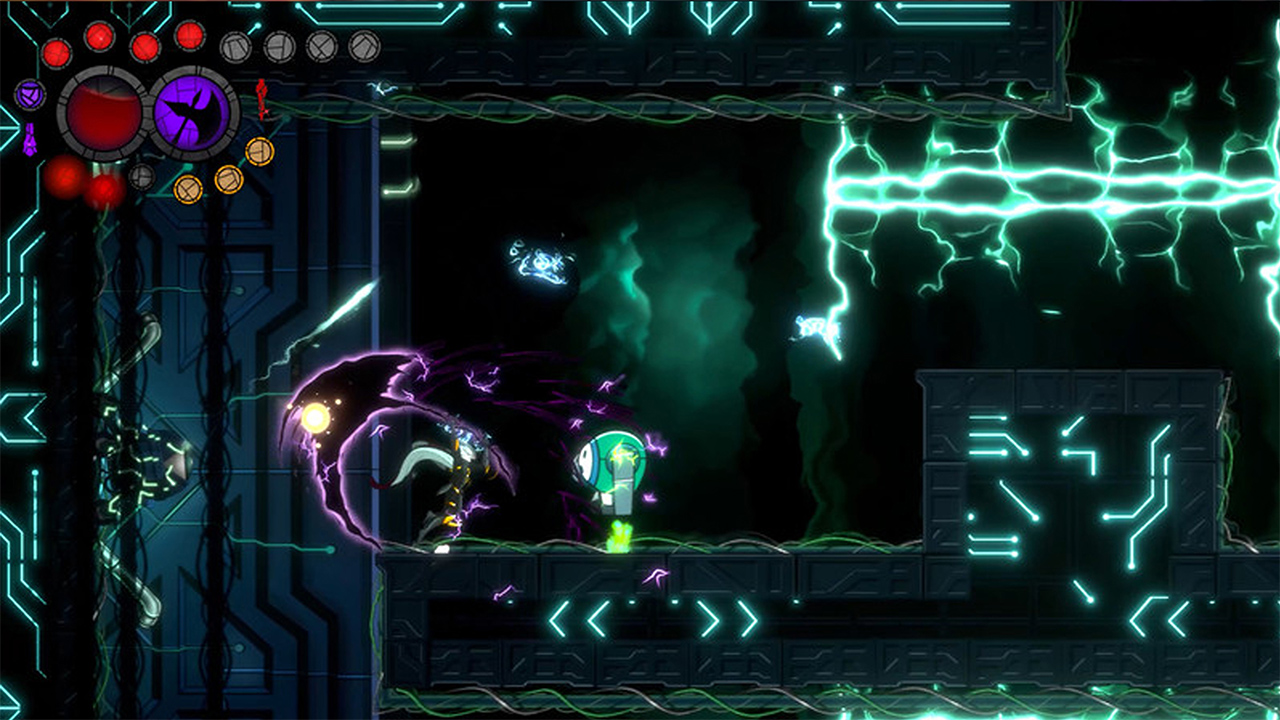The image size is (1280, 720).
Task: Click the small red humanoid status icon
Action: coord(261,100)
